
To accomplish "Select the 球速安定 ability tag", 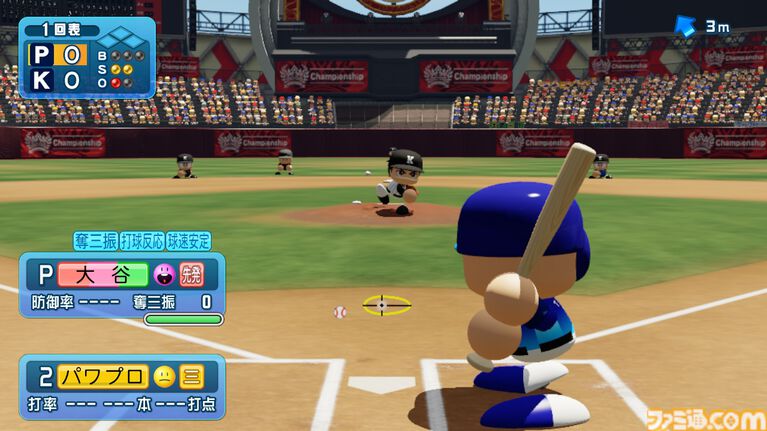I will (189, 241).
